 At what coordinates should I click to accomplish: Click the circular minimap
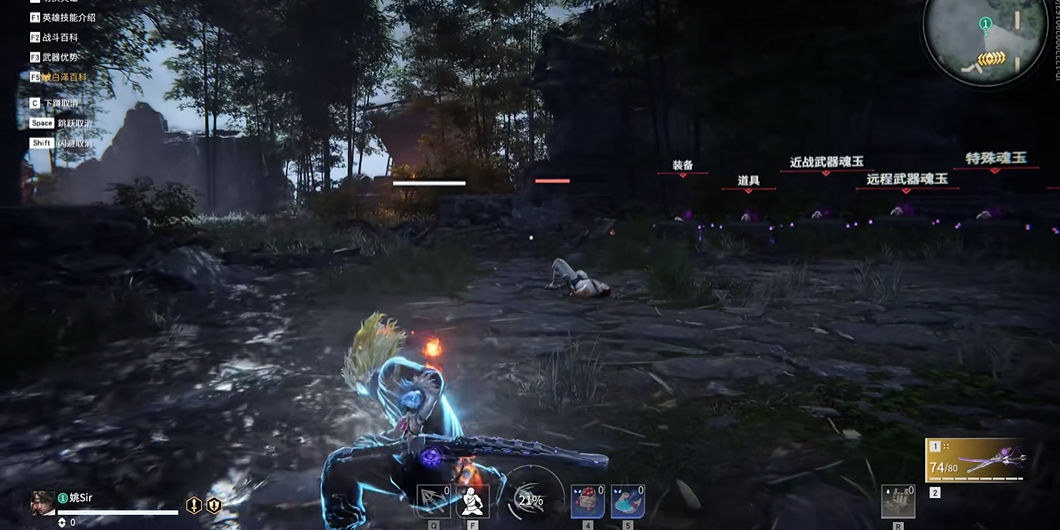984,40
